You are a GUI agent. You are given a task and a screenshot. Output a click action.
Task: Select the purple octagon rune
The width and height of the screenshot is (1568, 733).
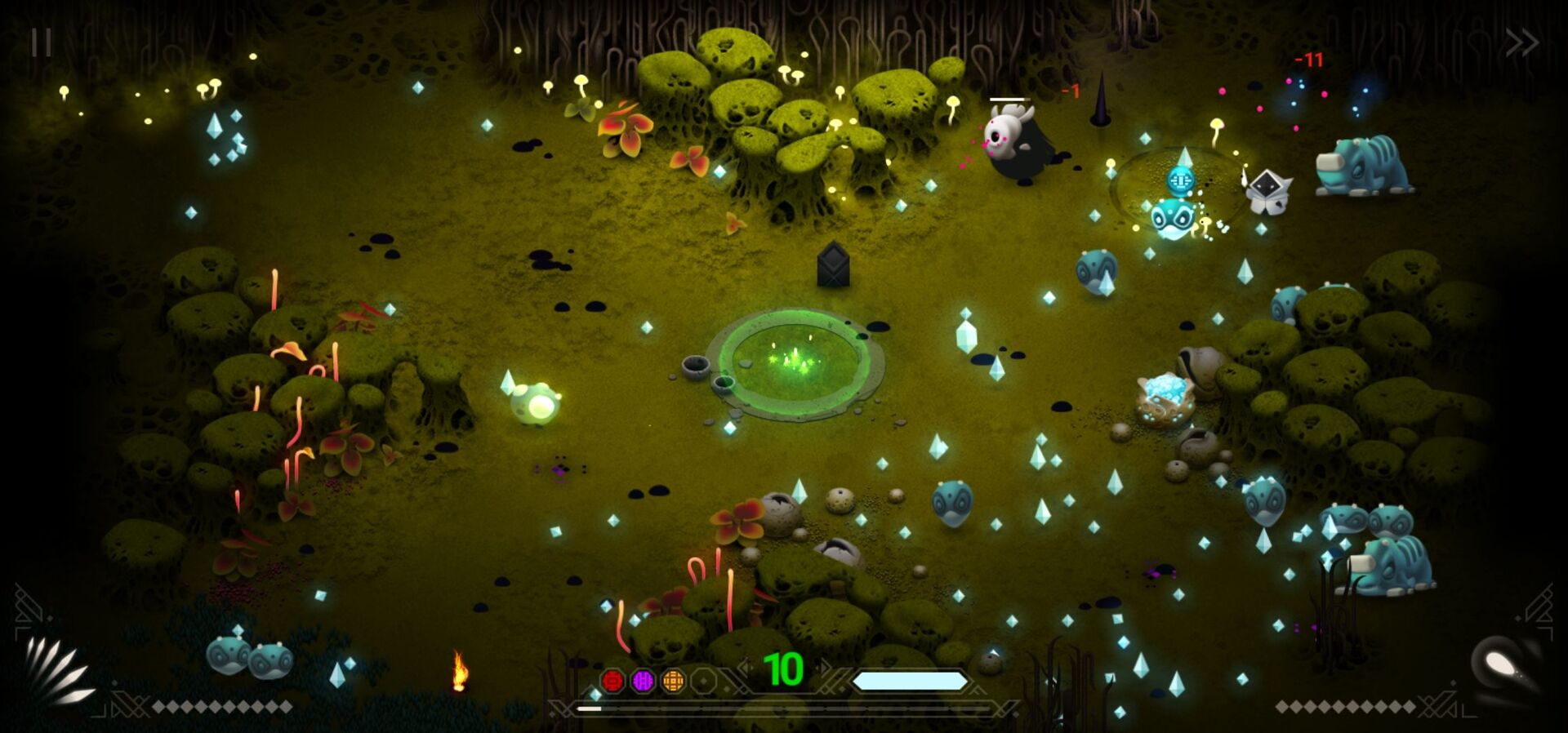coord(643,680)
